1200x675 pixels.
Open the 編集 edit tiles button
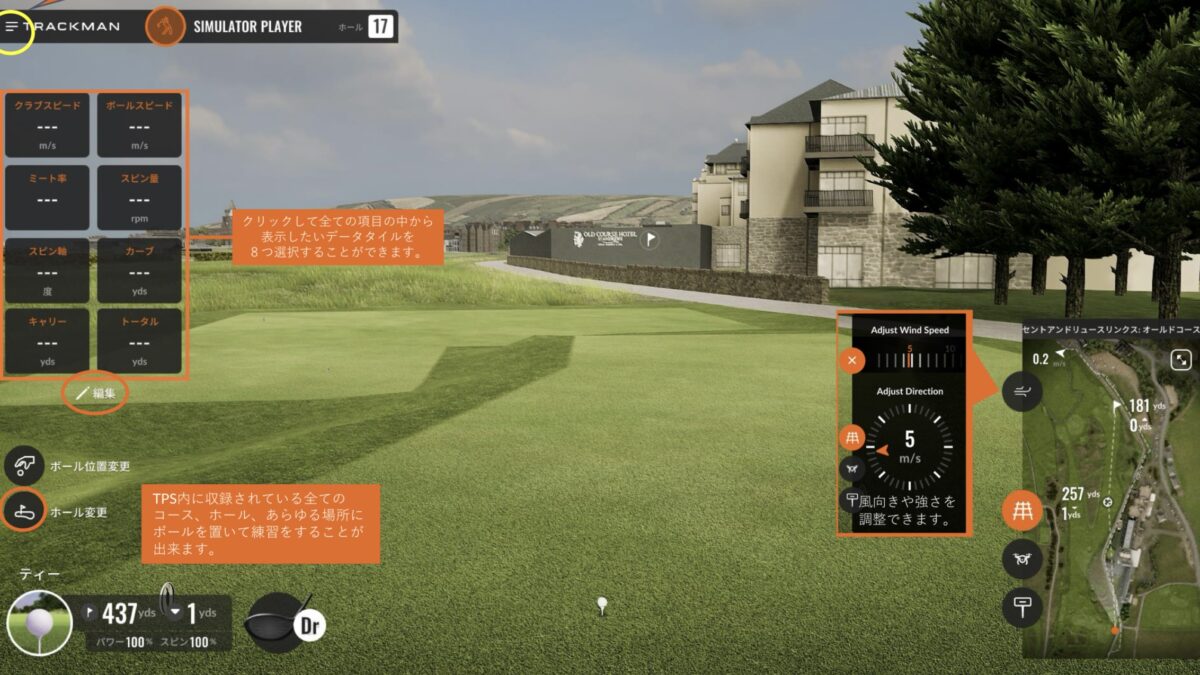pos(96,393)
